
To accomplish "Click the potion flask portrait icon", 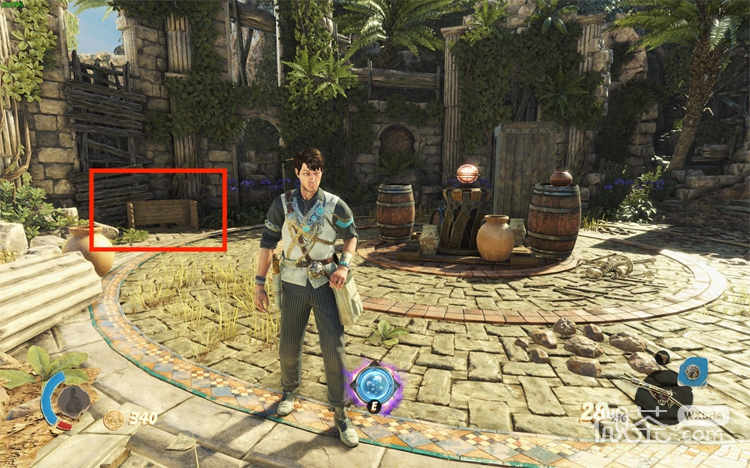I will coord(72,402).
